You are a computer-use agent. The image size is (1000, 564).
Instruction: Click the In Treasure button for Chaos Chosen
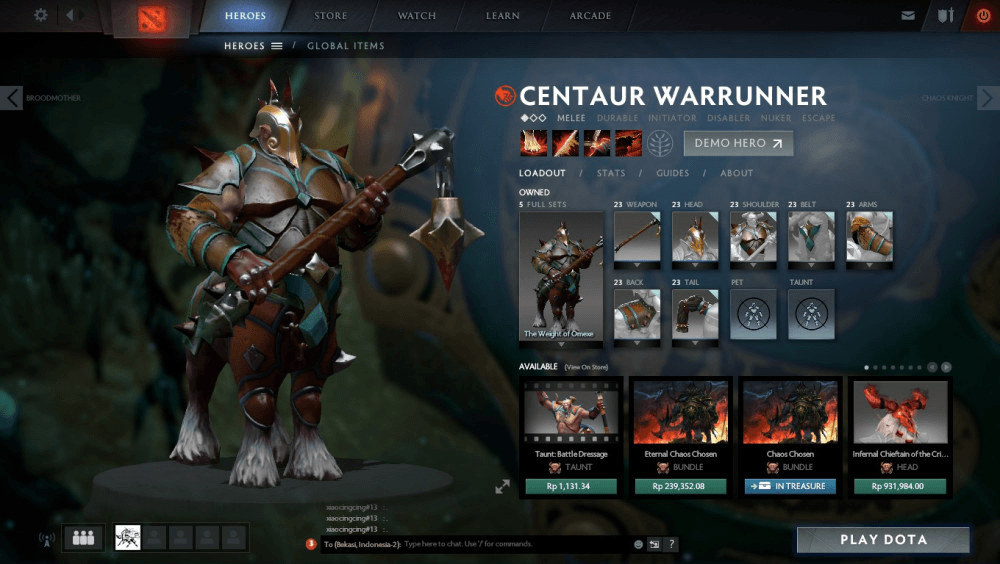(790, 487)
